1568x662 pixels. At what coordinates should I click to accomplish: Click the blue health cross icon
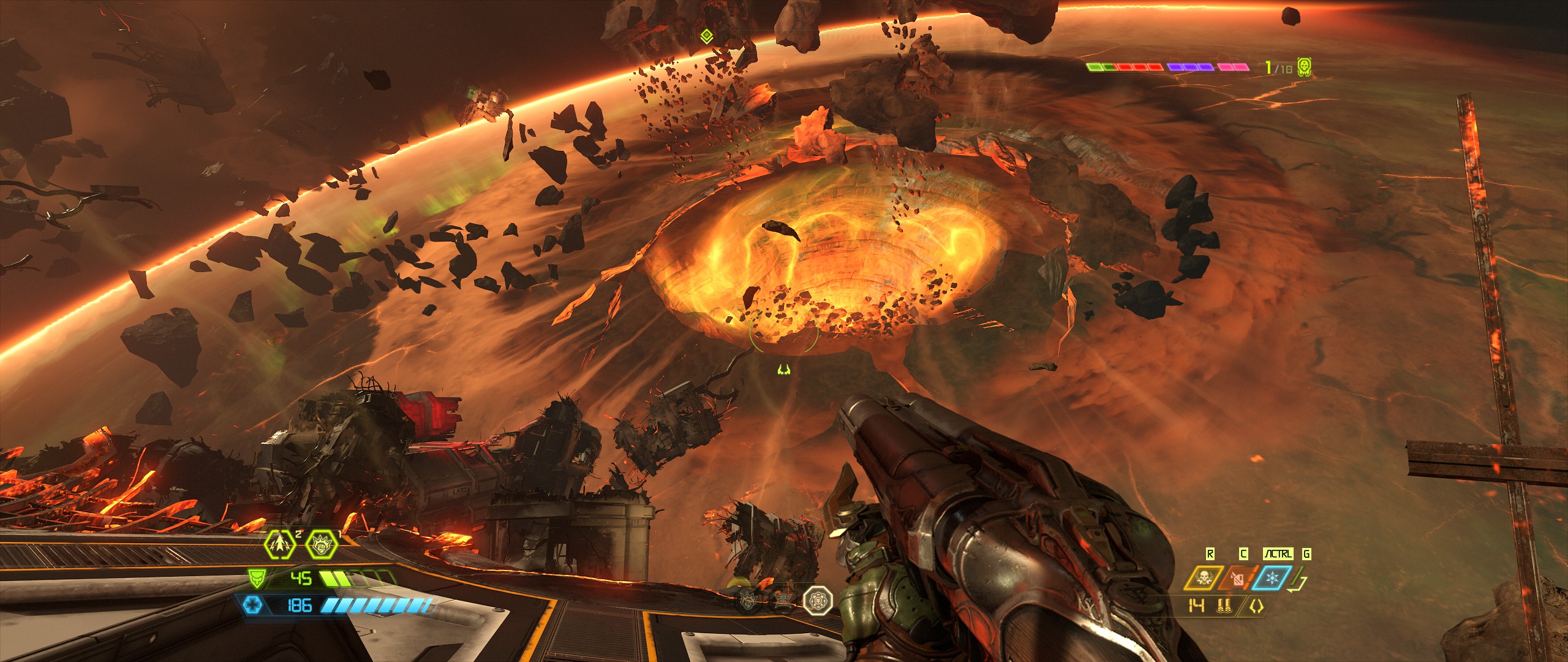(252, 606)
